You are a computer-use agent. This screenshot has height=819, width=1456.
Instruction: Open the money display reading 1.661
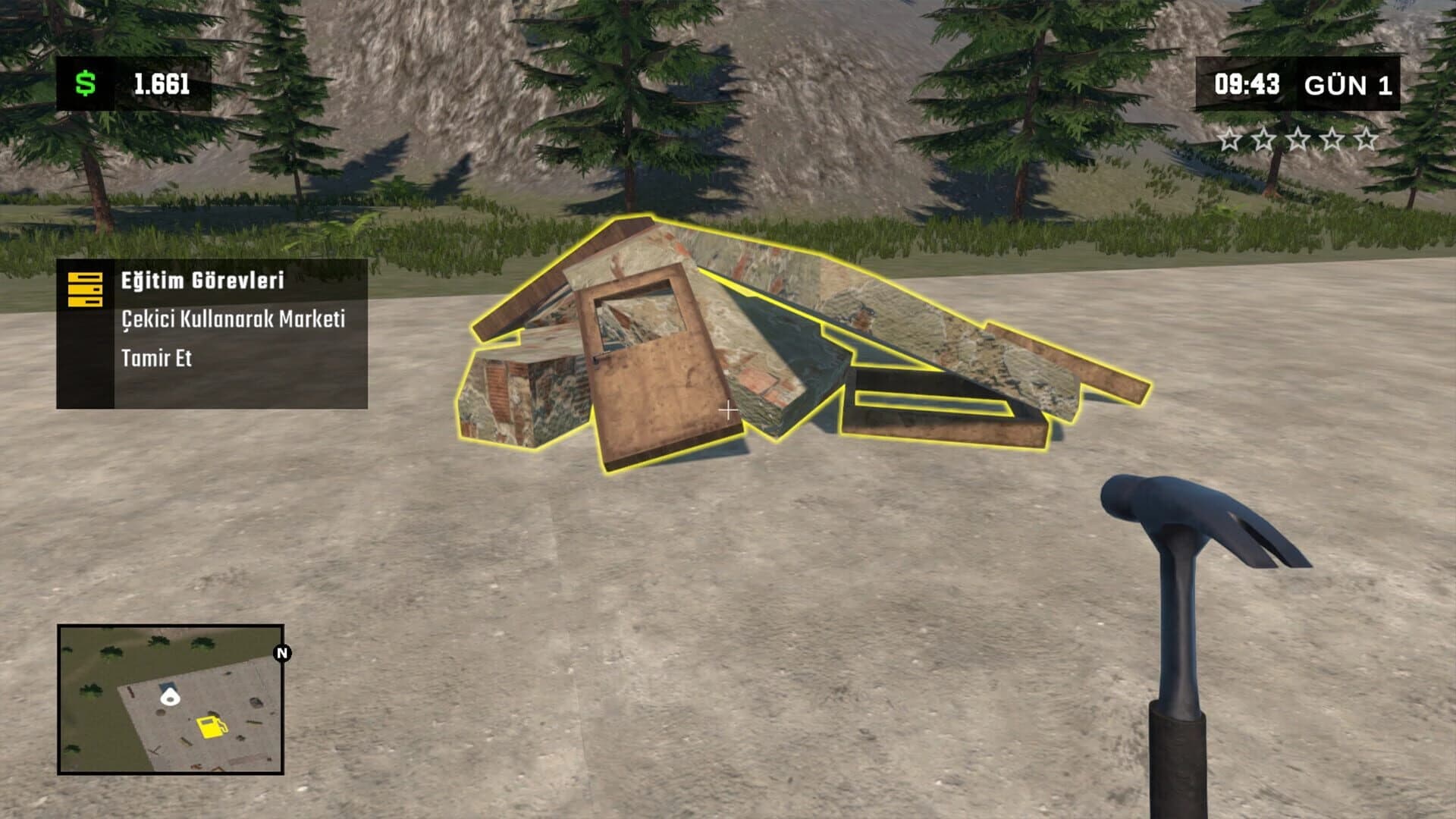(162, 83)
